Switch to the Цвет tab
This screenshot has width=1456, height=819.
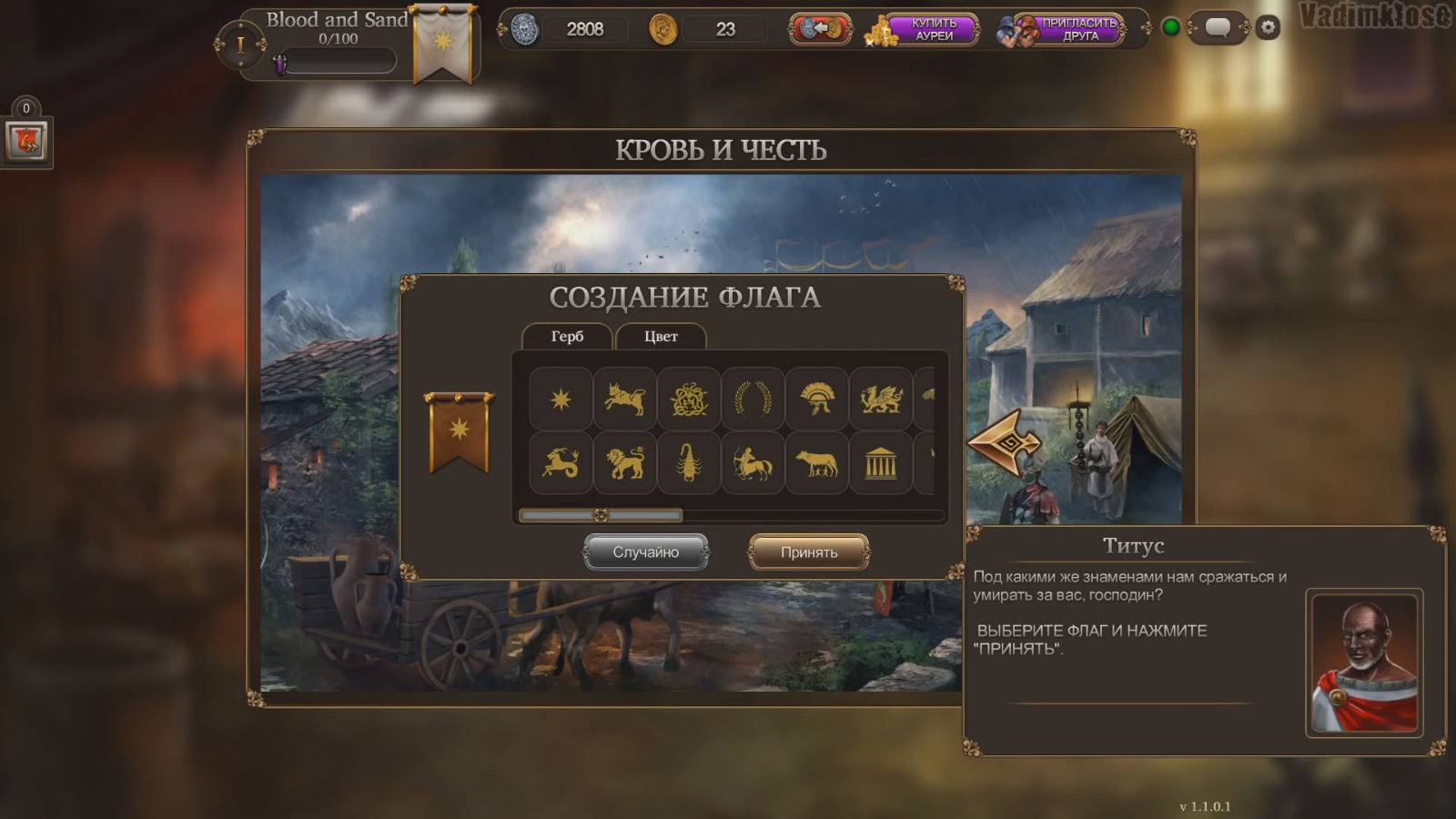tap(661, 337)
